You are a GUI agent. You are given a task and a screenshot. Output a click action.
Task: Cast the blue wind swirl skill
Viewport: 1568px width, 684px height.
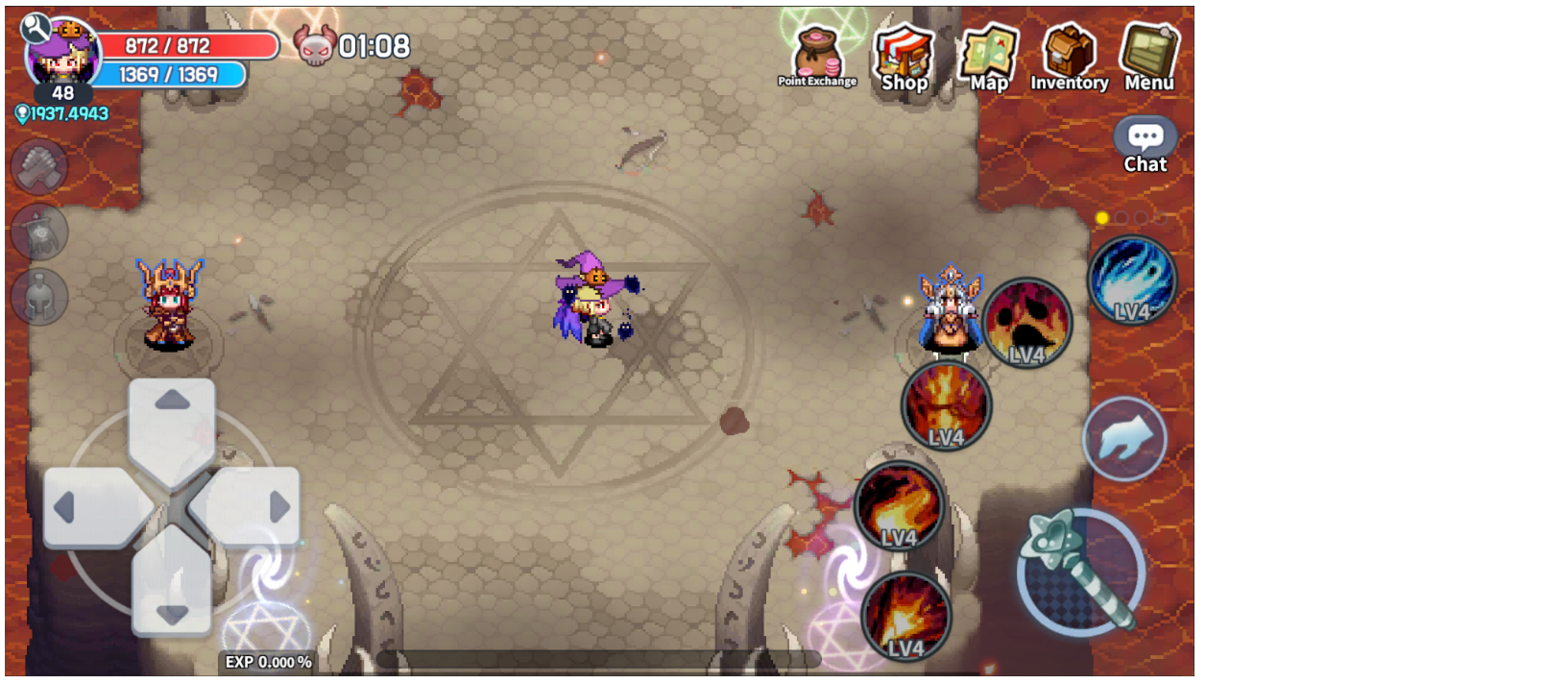(1132, 281)
